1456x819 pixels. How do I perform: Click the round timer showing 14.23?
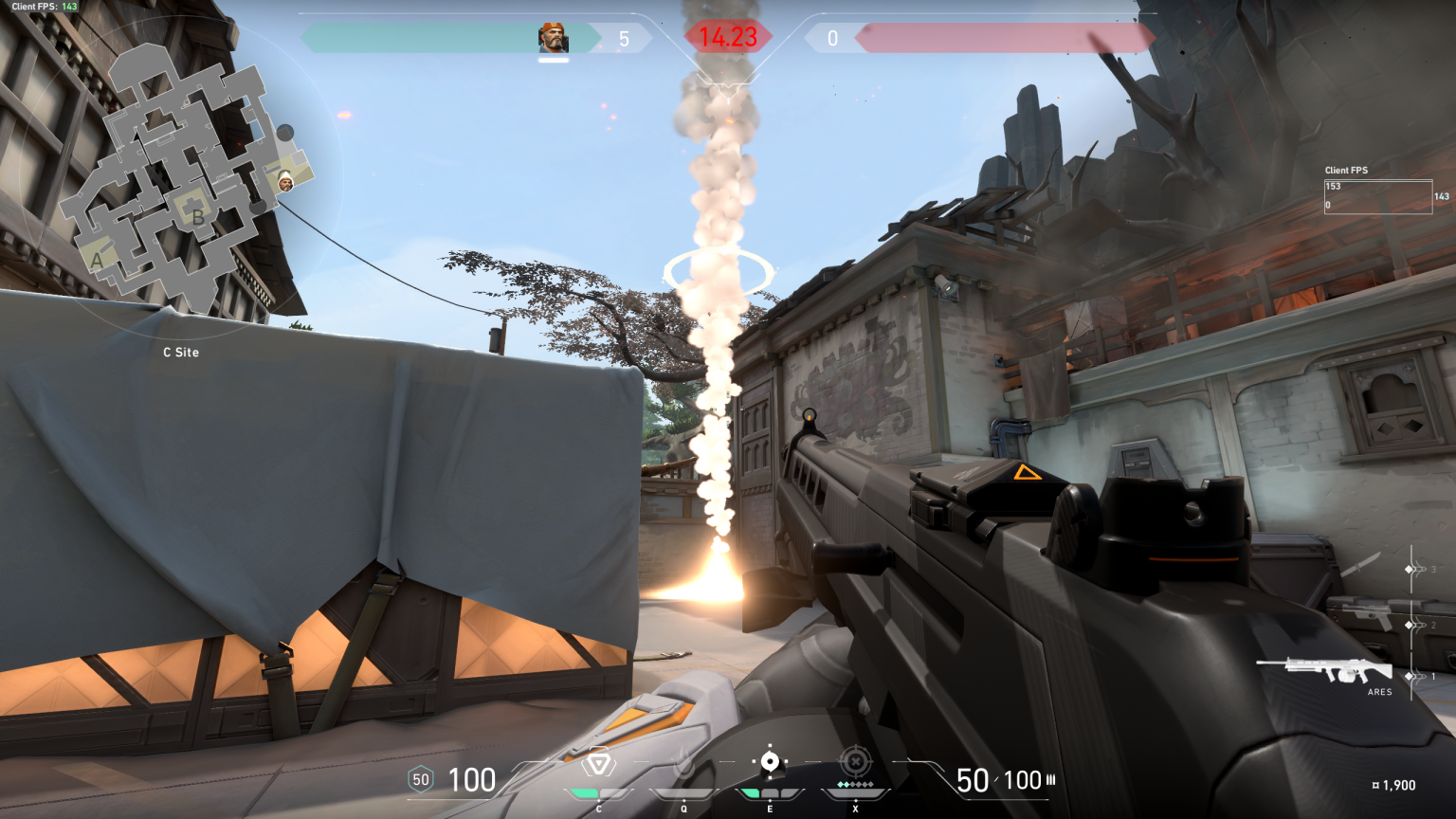[x=728, y=38]
